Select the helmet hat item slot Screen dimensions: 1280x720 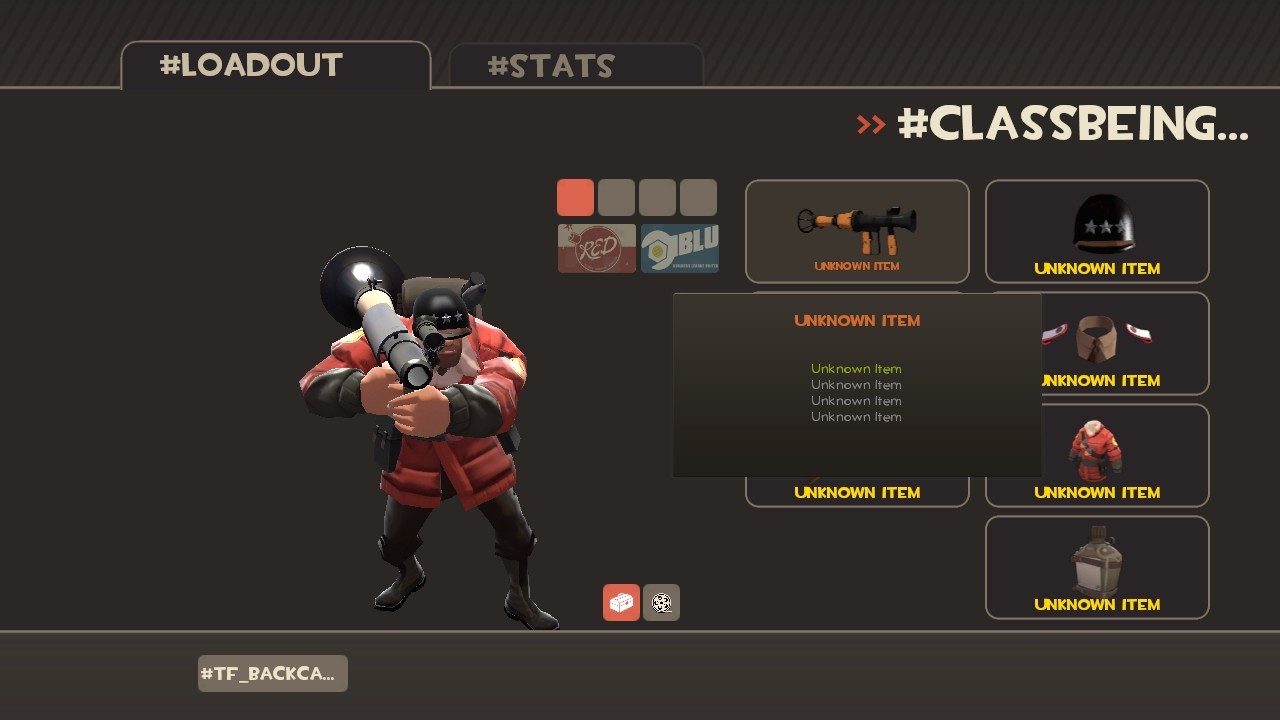click(x=1096, y=230)
